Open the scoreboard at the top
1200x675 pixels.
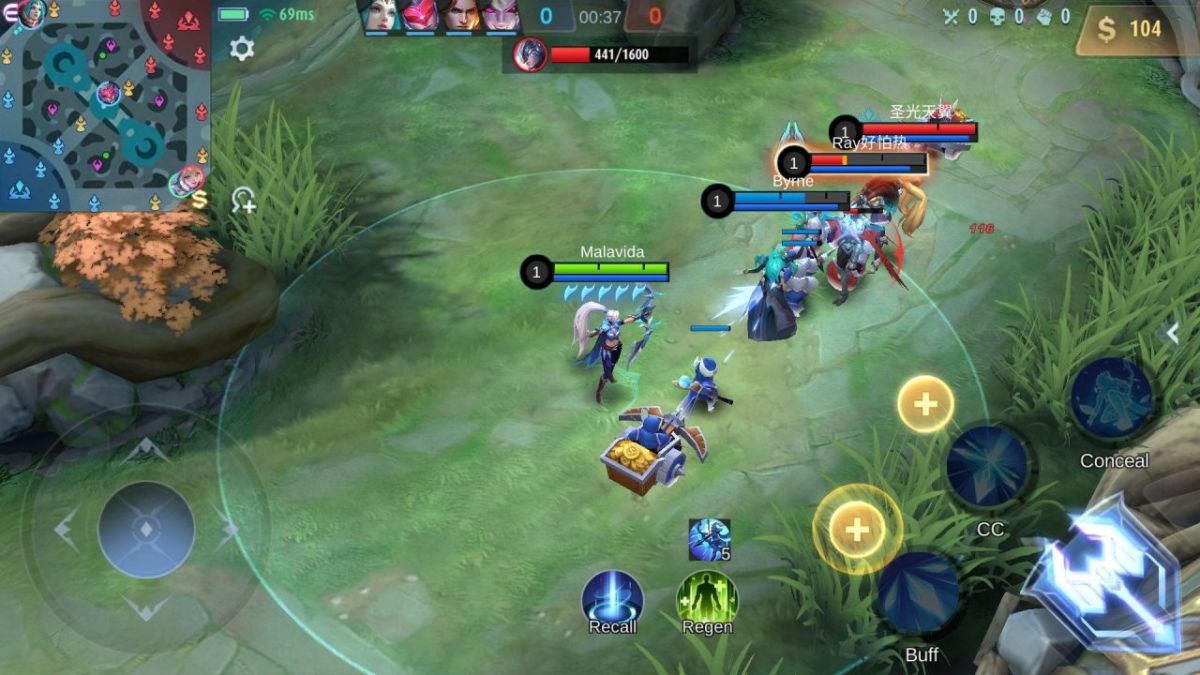click(600, 17)
